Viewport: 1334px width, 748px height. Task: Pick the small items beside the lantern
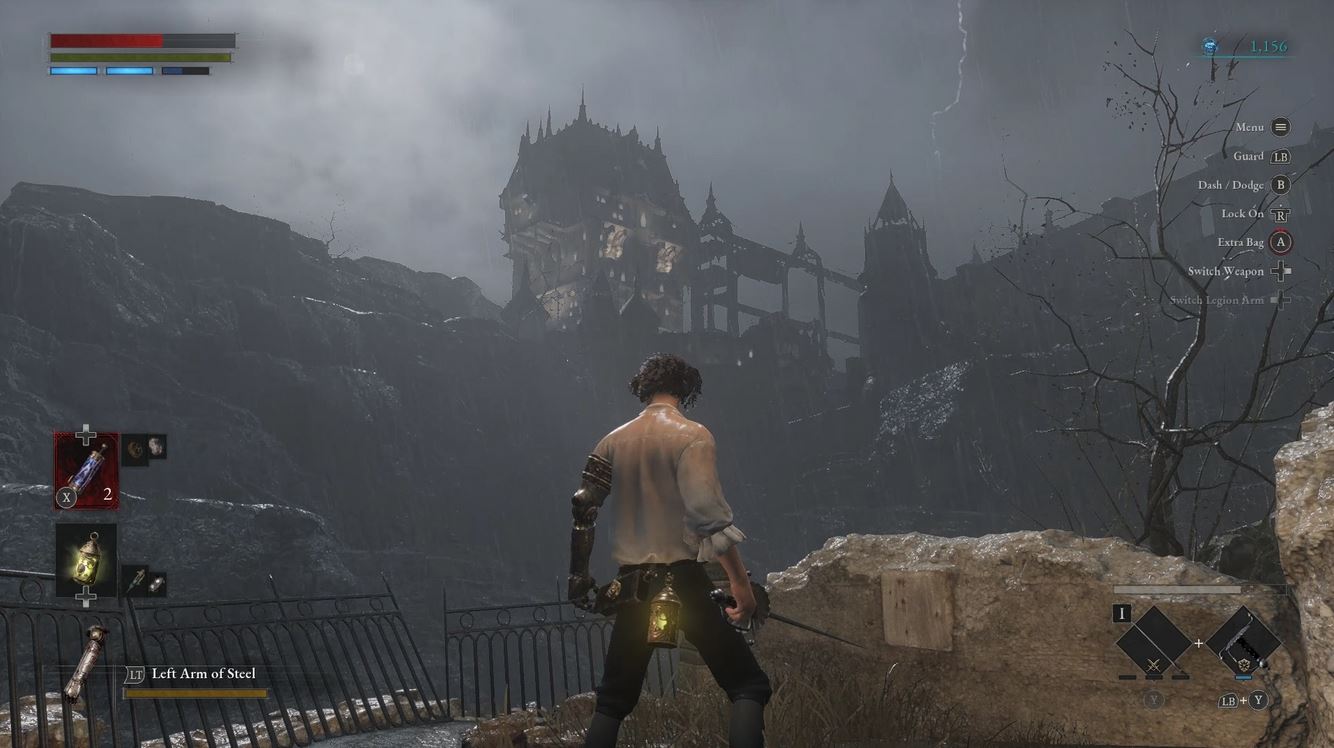pos(144,582)
